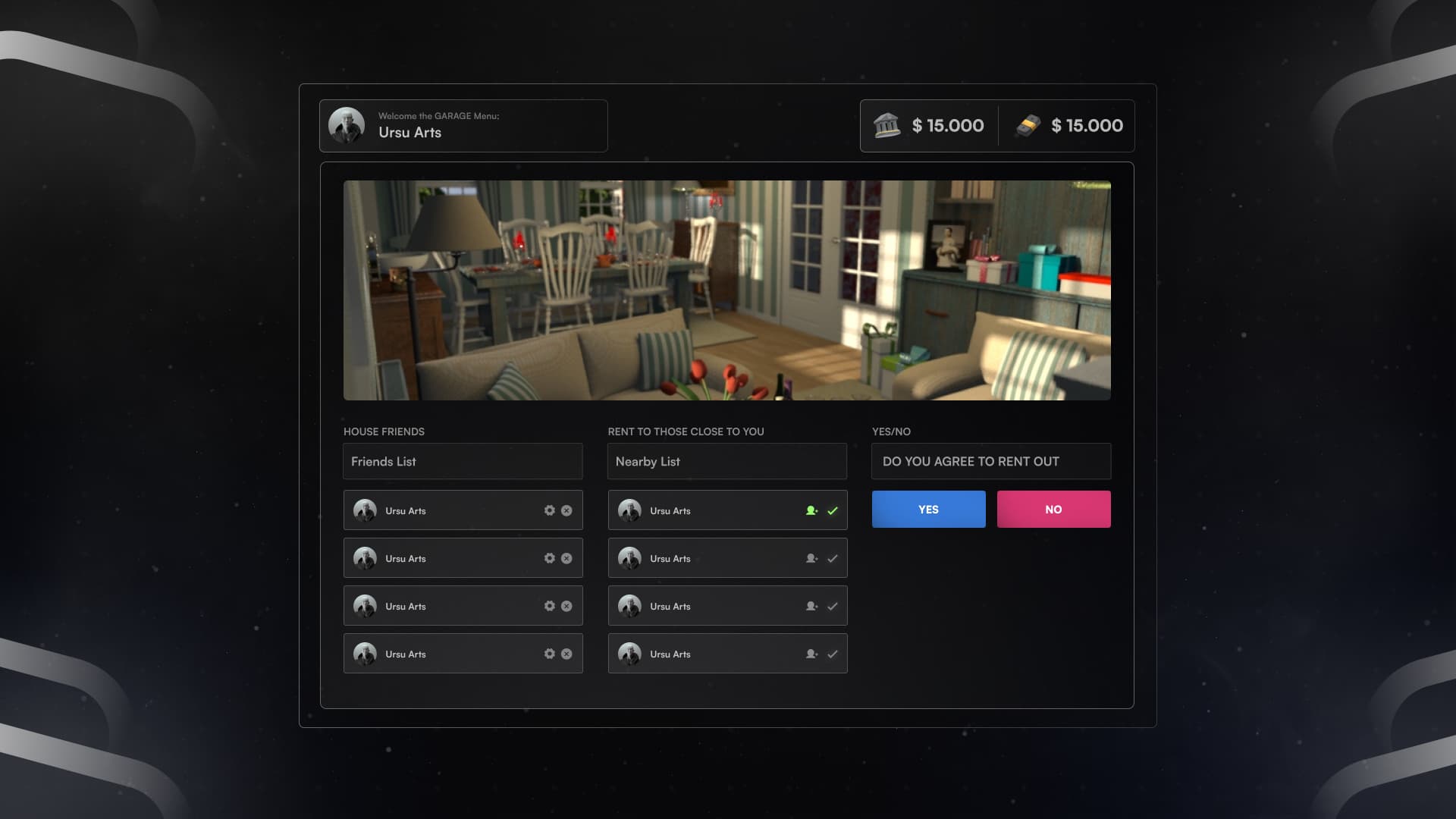Click the add-person icon on second nearby entry

pyautogui.click(x=811, y=558)
